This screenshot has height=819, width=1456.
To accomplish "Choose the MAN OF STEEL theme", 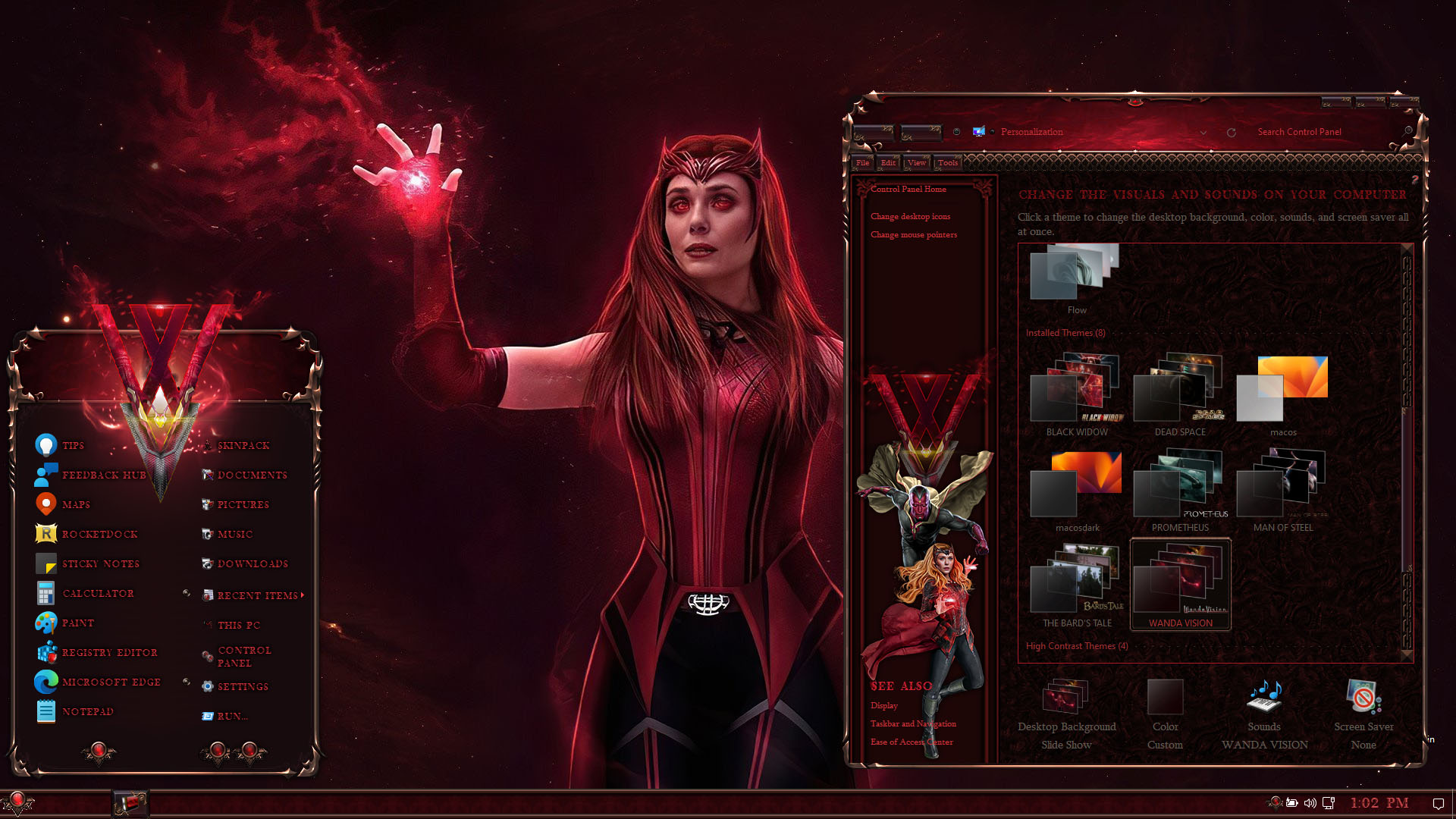I will click(1282, 485).
